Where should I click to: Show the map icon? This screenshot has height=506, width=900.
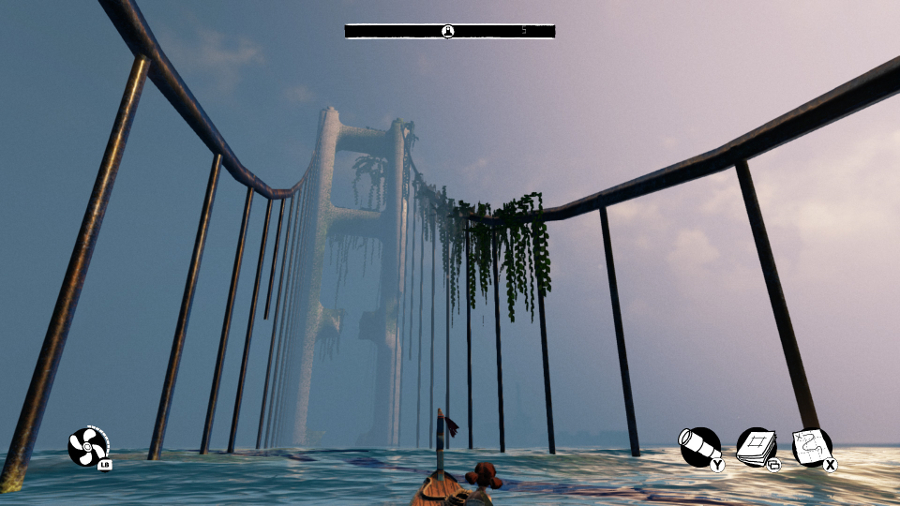coord(812,447)
